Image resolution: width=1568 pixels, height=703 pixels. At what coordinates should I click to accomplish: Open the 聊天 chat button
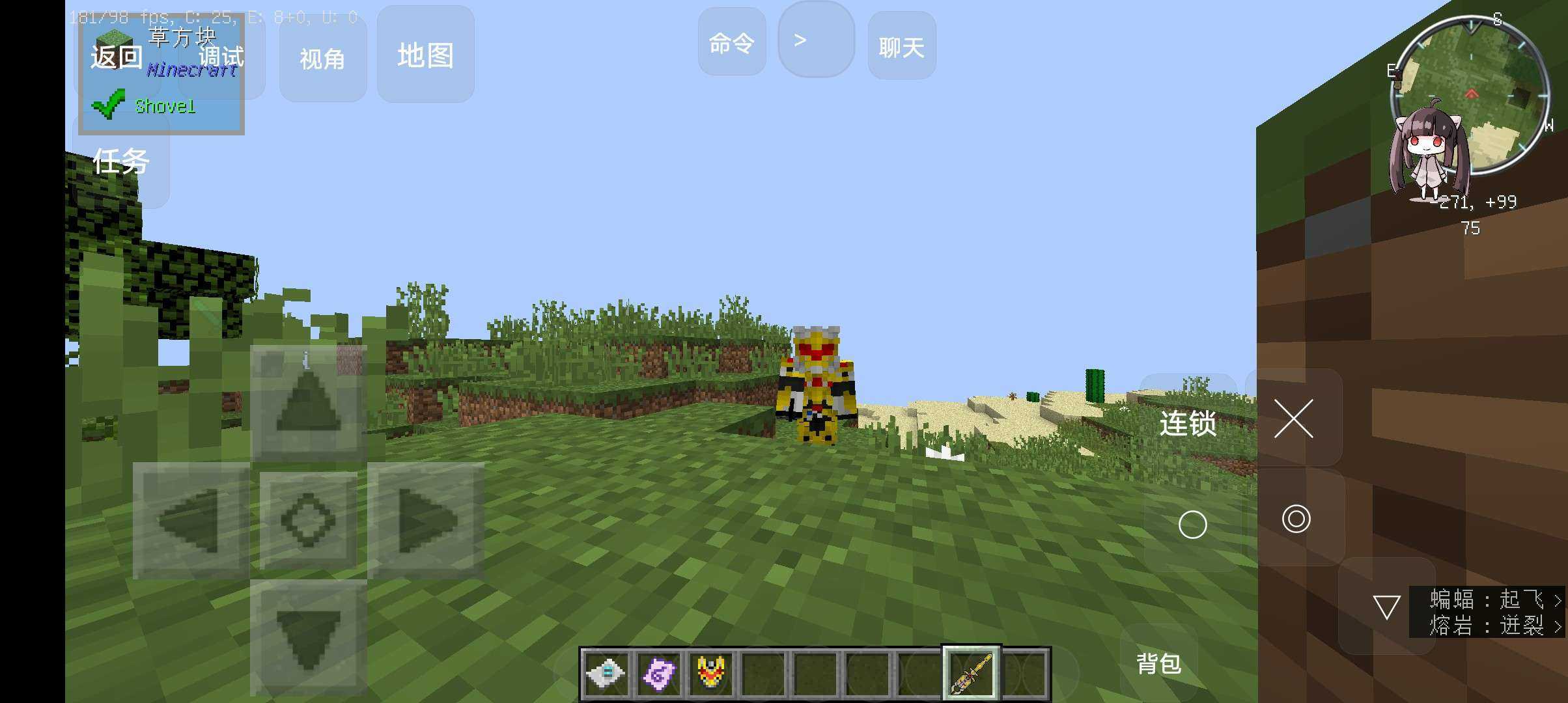(x=902, y=47)
